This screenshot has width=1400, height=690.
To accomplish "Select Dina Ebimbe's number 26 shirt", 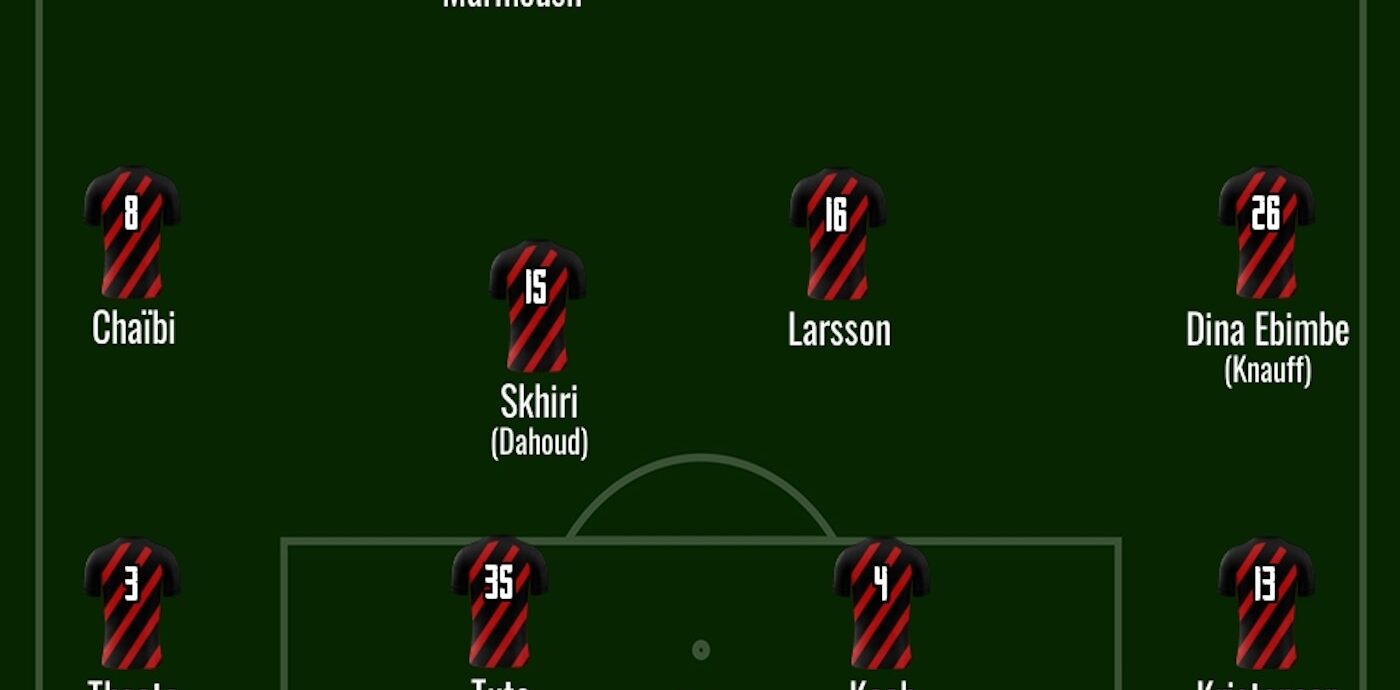I will [x=1266, y=232].
